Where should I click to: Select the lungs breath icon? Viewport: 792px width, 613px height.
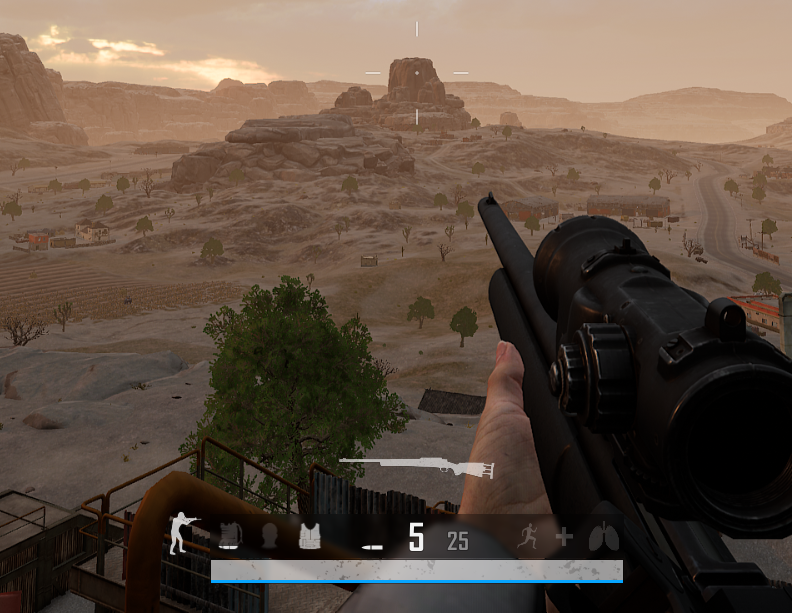603,538
